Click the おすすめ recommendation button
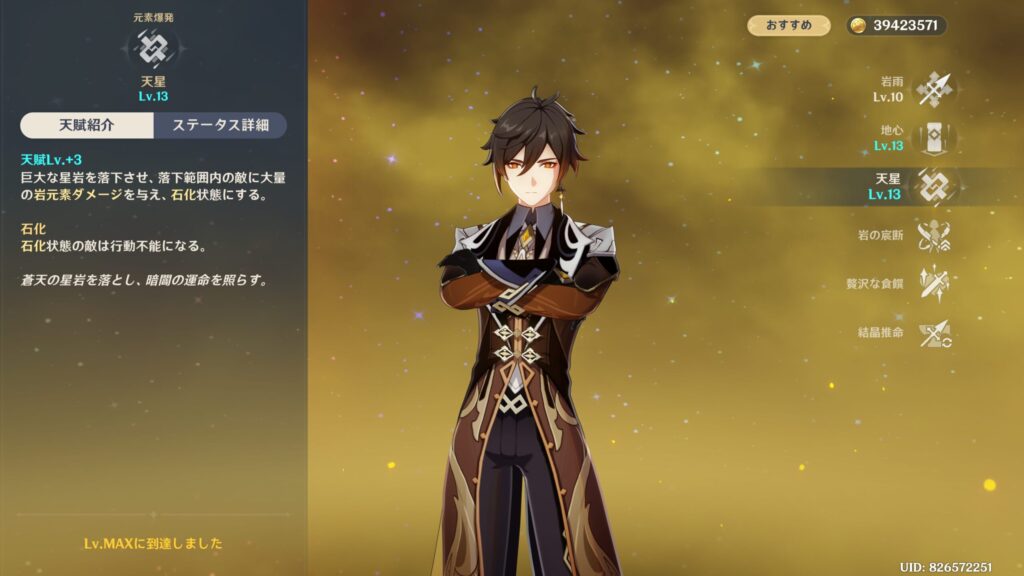The height and width of the screenshot is (576, 1024). 789,25
